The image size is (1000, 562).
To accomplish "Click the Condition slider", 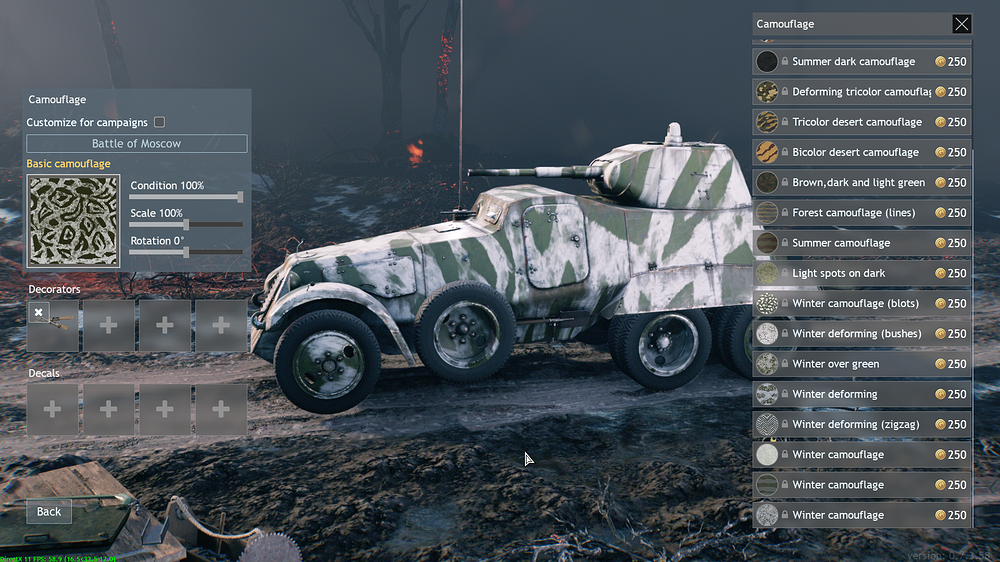I will [186, 197].
